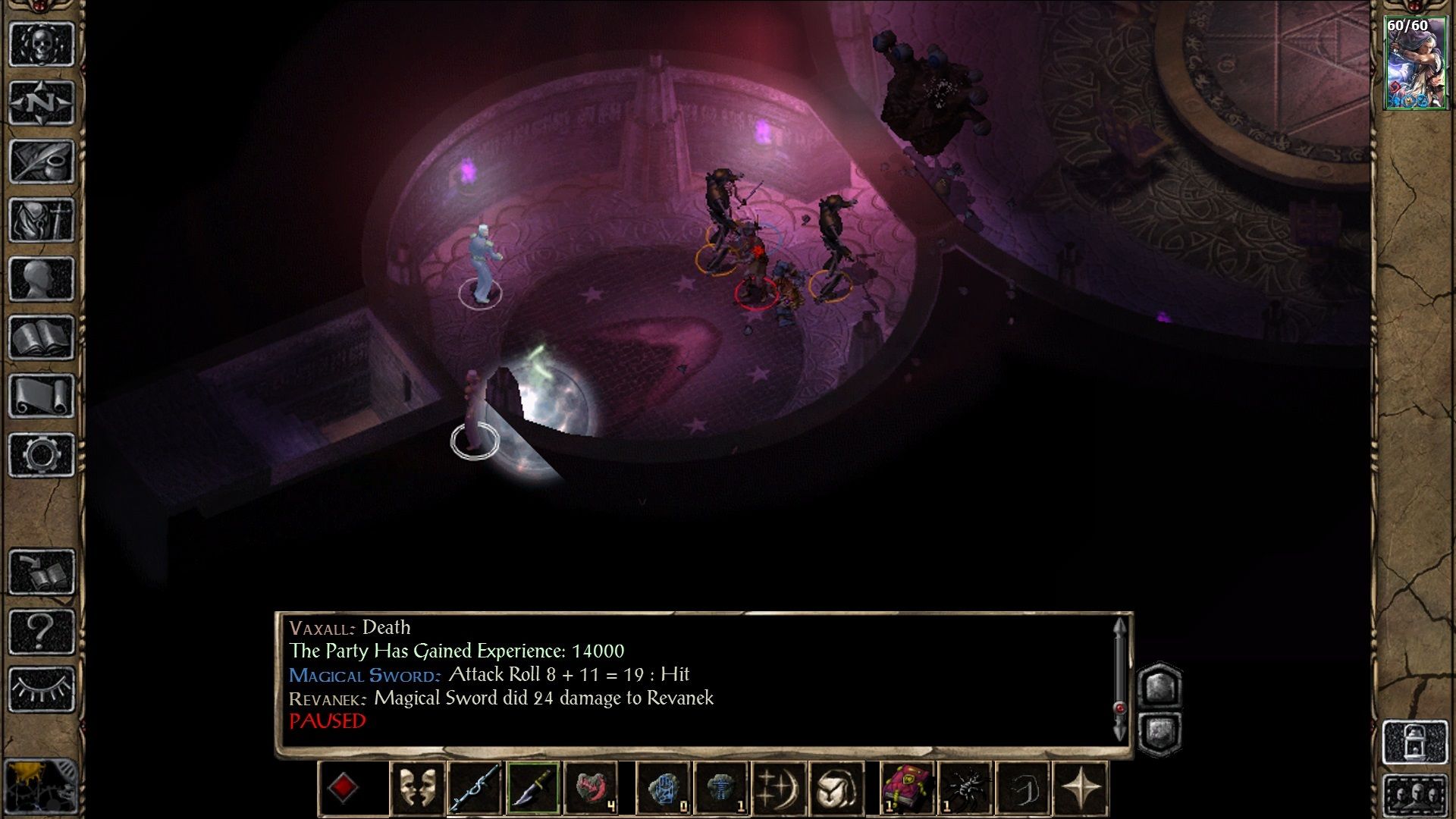This screenshot has width=1456, height=819.
Task: Open the character record head icon
Action: tap(41, 278)
